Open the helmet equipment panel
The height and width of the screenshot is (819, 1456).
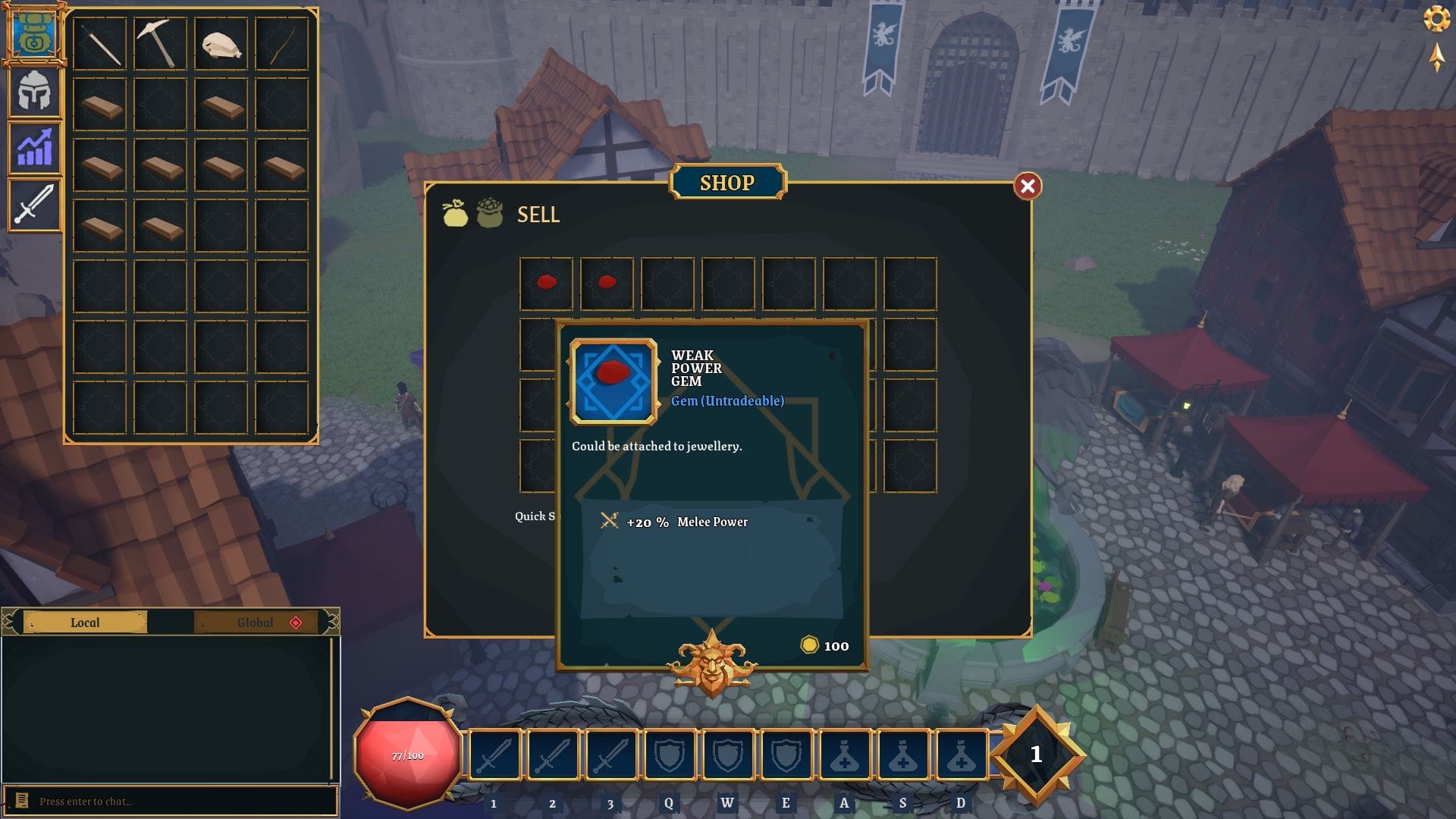pos(34,91)
